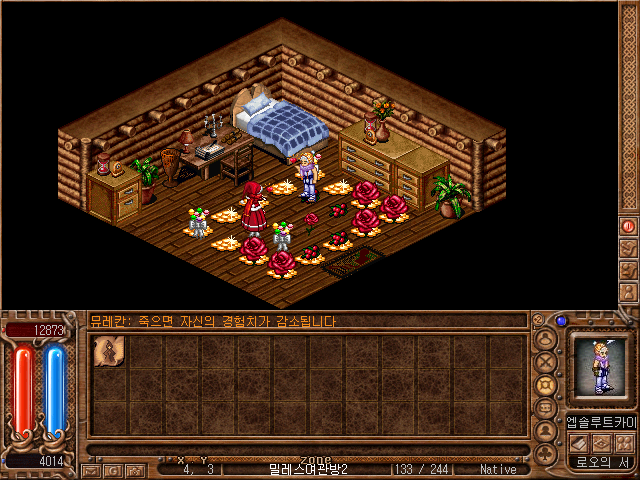Open the speech bubble chat button

click(546, 409)
